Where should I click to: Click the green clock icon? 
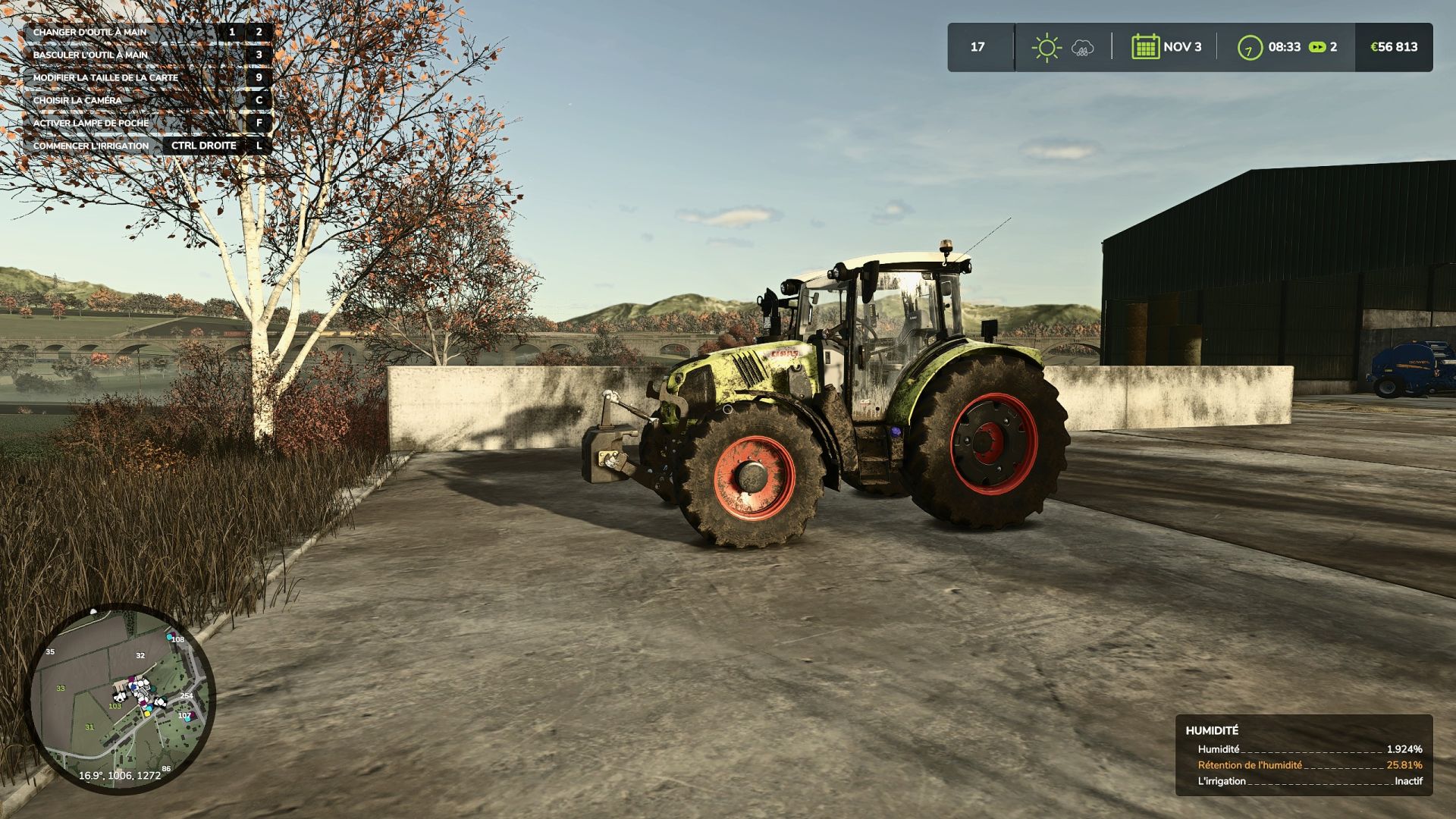coord(1249,47)
